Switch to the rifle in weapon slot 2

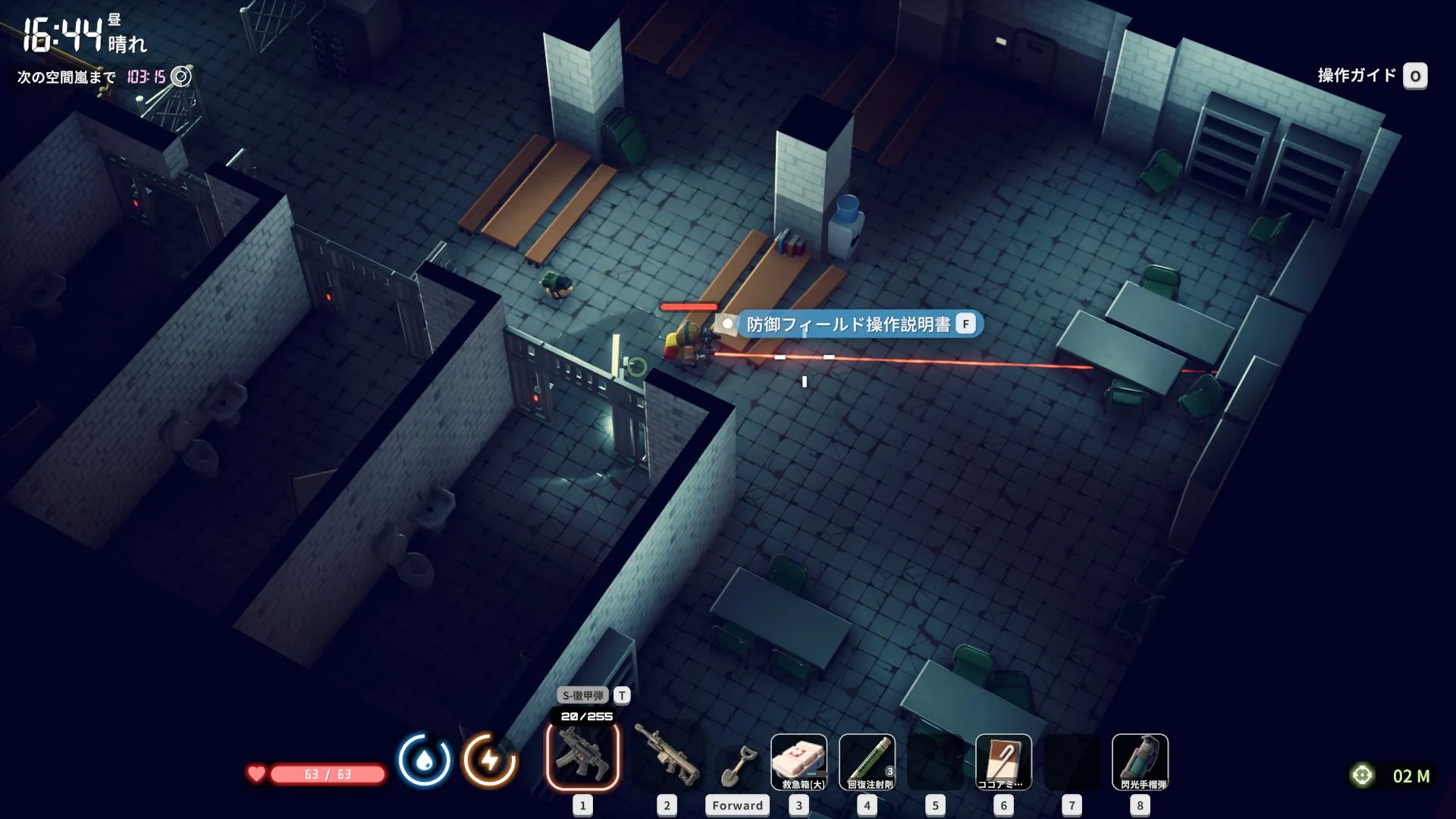pos(667,757)
